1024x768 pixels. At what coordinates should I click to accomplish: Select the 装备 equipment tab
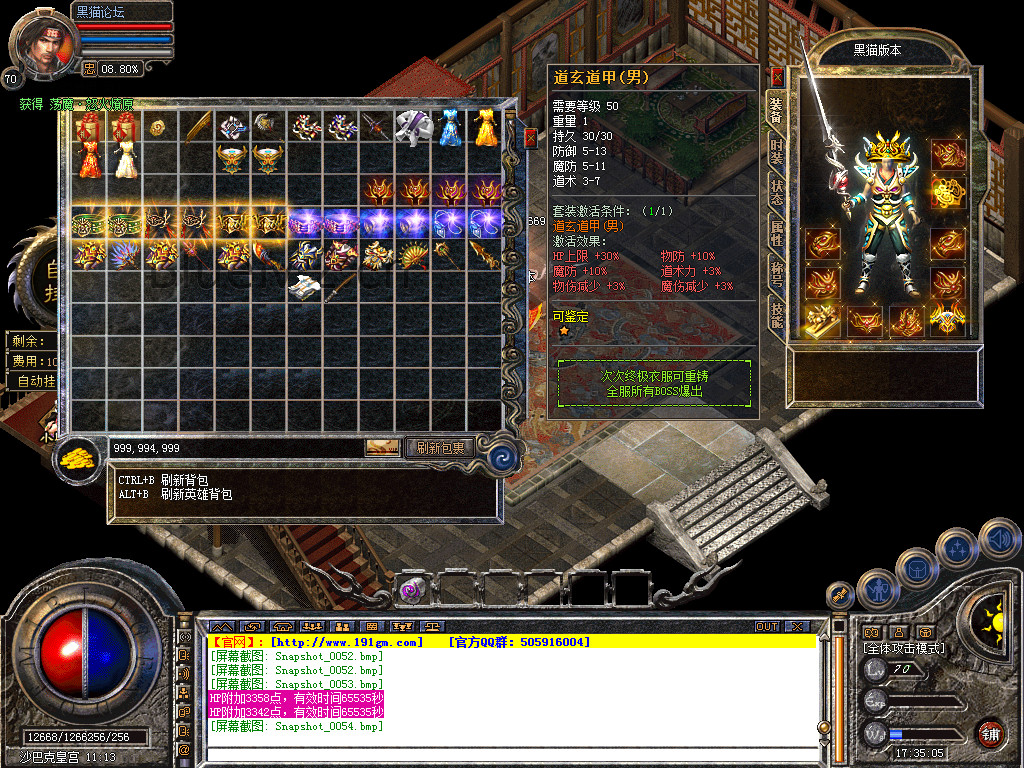point(776,108)
